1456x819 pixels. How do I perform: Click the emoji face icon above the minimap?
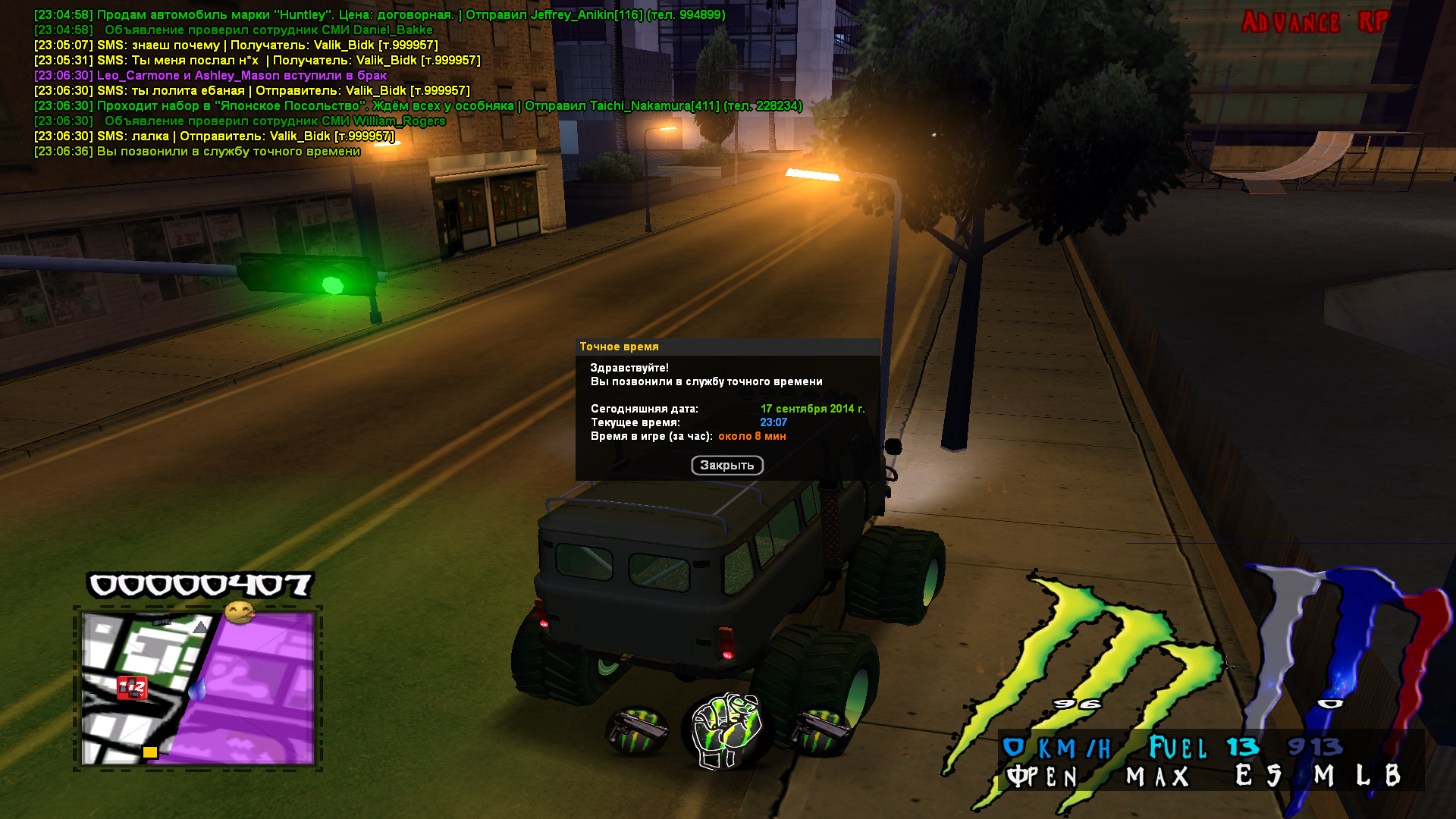click(x=240, y=613)
